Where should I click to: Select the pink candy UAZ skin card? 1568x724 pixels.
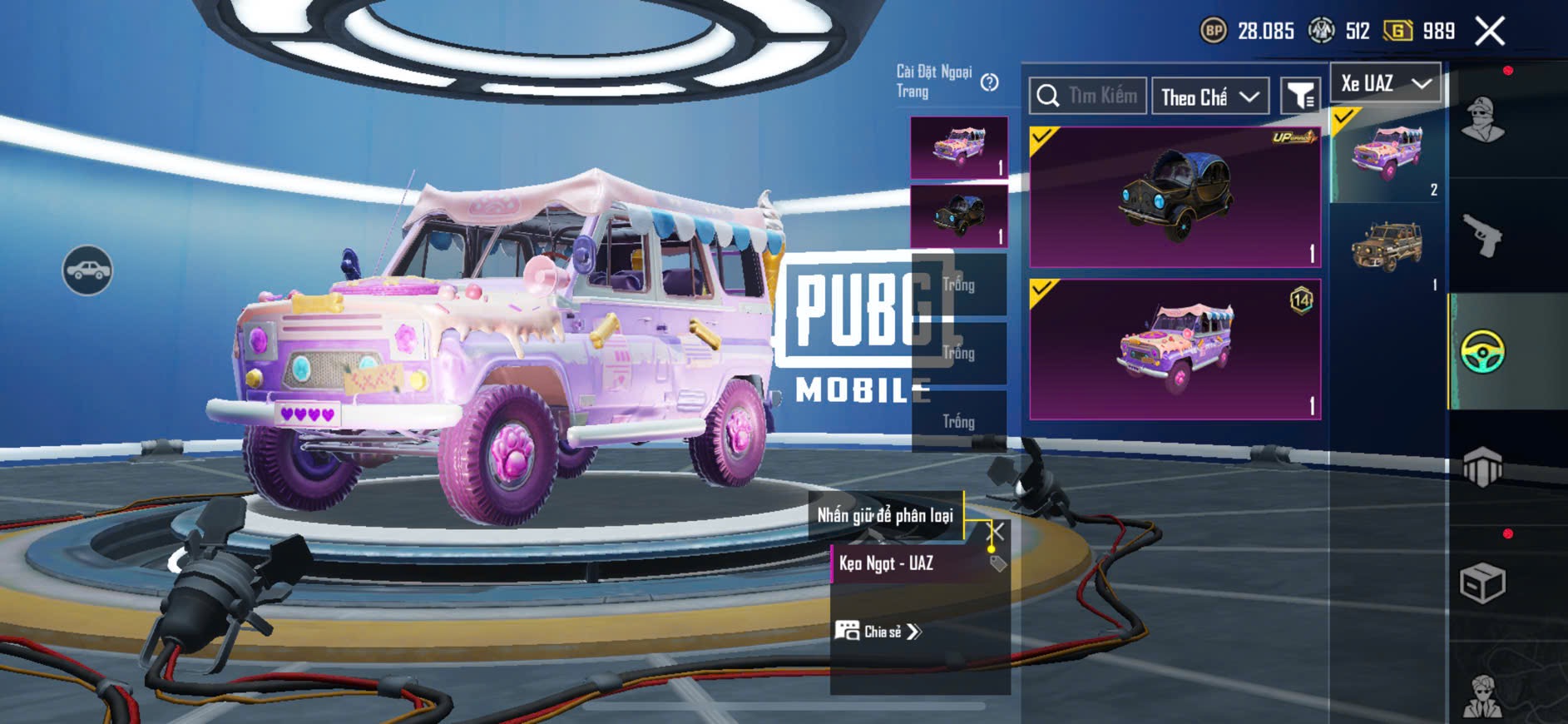click(1175, 350)
